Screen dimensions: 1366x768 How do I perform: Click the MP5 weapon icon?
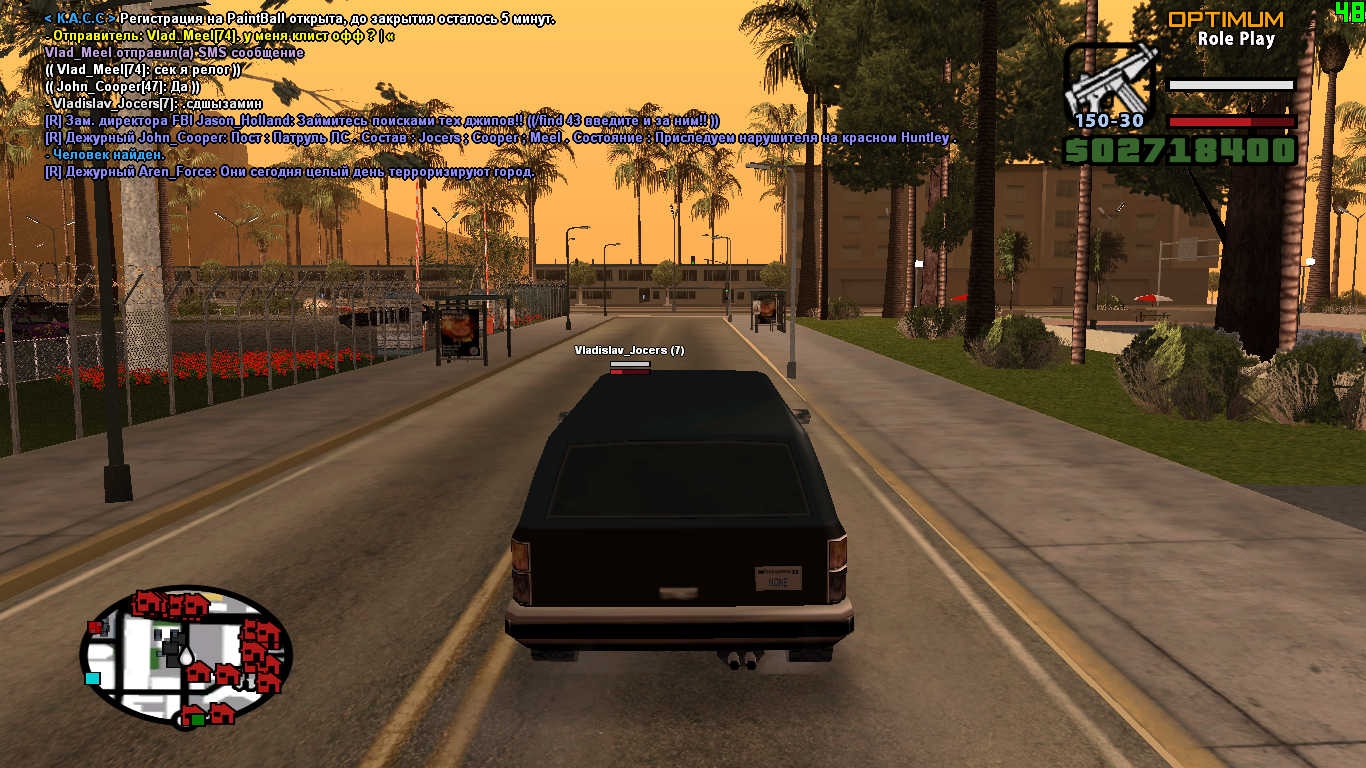pos(1108,85)
